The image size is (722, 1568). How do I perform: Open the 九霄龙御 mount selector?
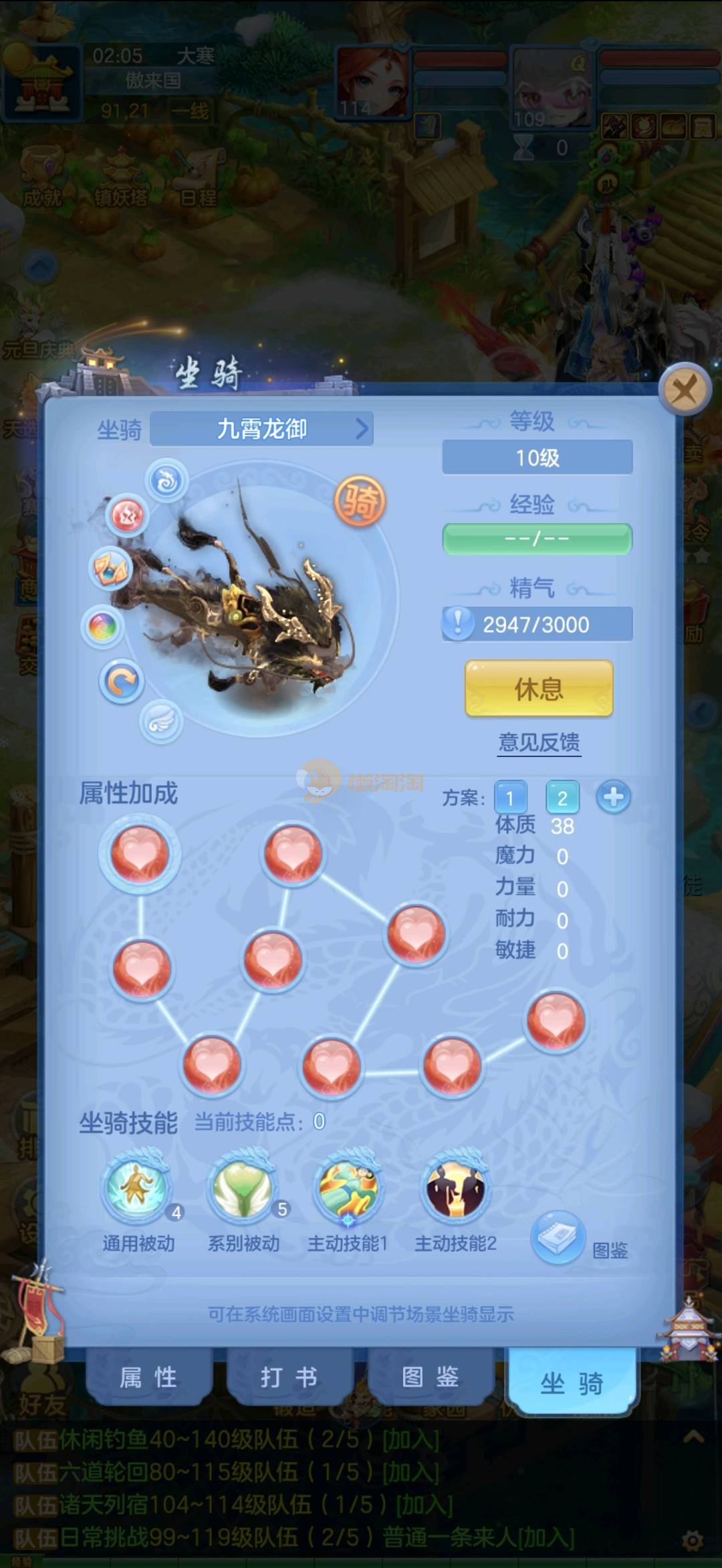(262, 429)
